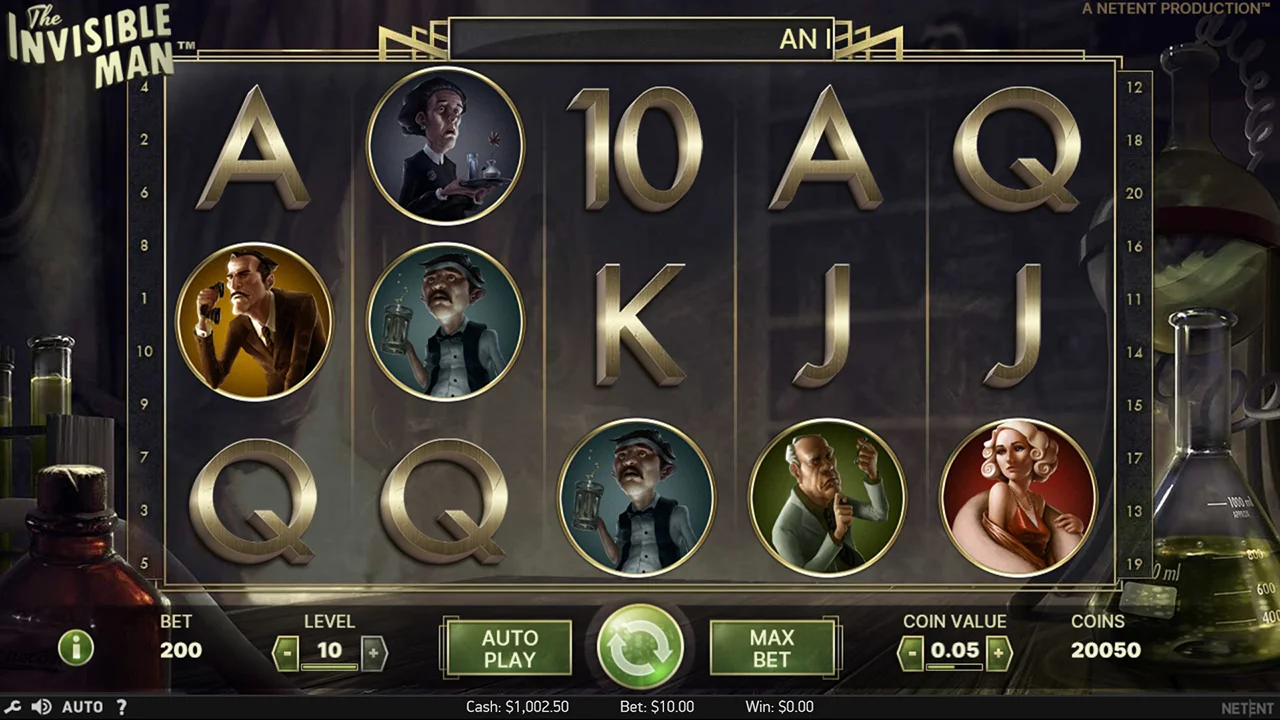Increase the bet level
1280x720 pixels.
[373, 654]
